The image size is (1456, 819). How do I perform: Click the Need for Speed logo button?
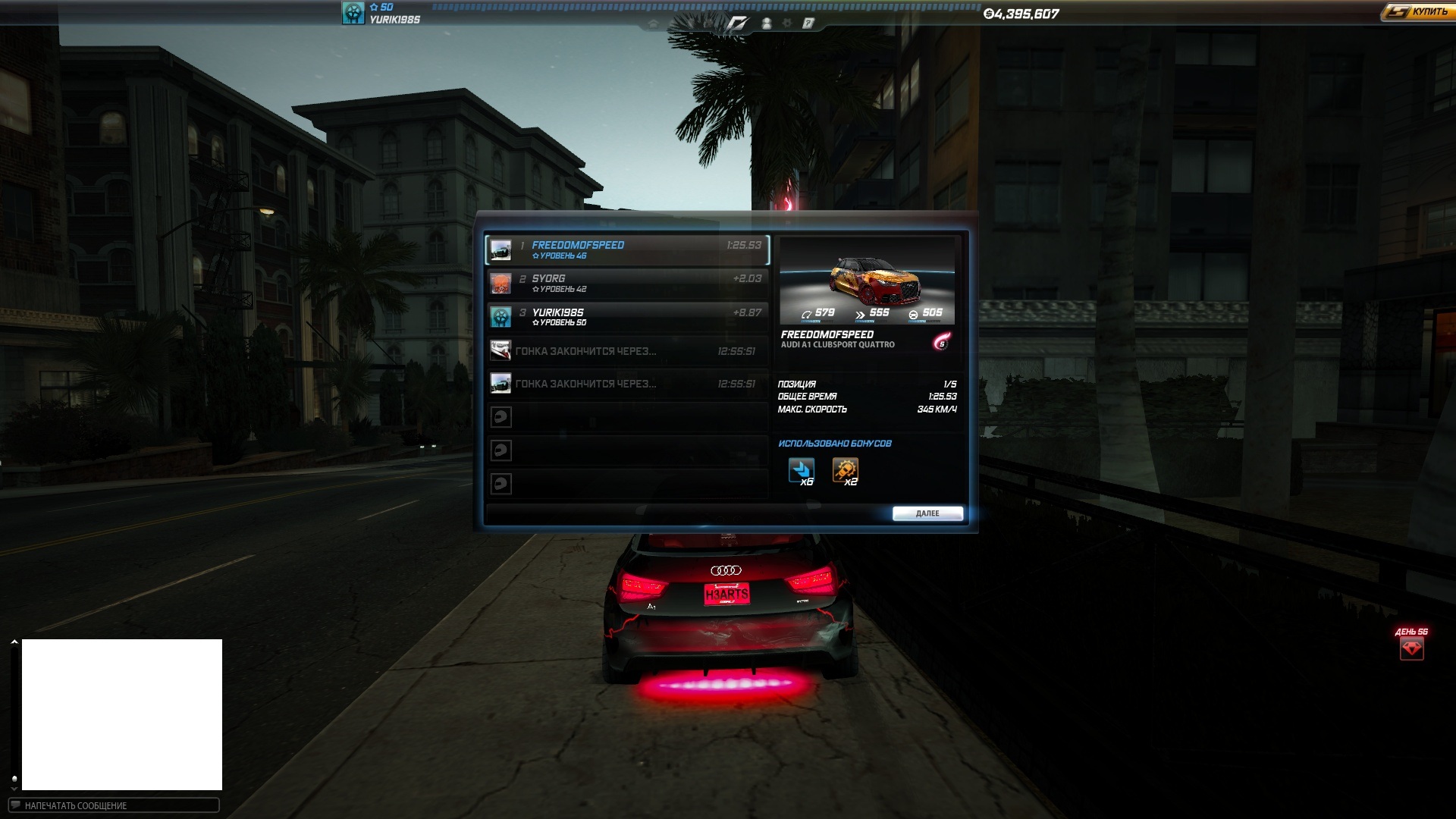click(737, 24)
